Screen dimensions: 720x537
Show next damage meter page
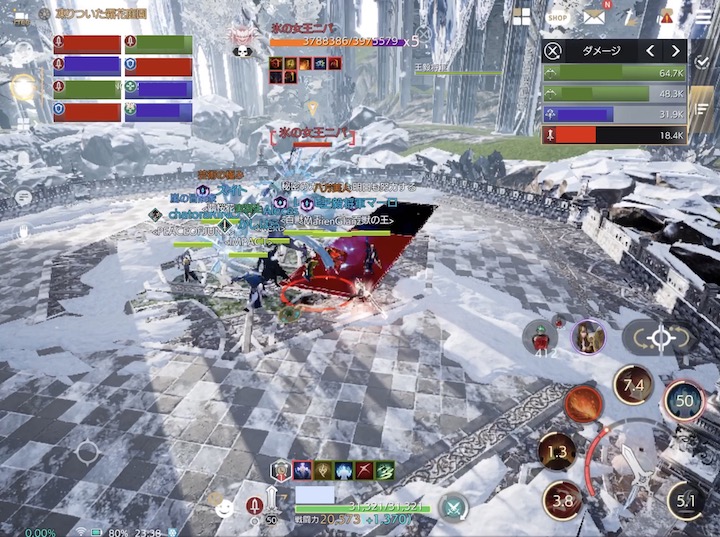(x=676, y=51)
